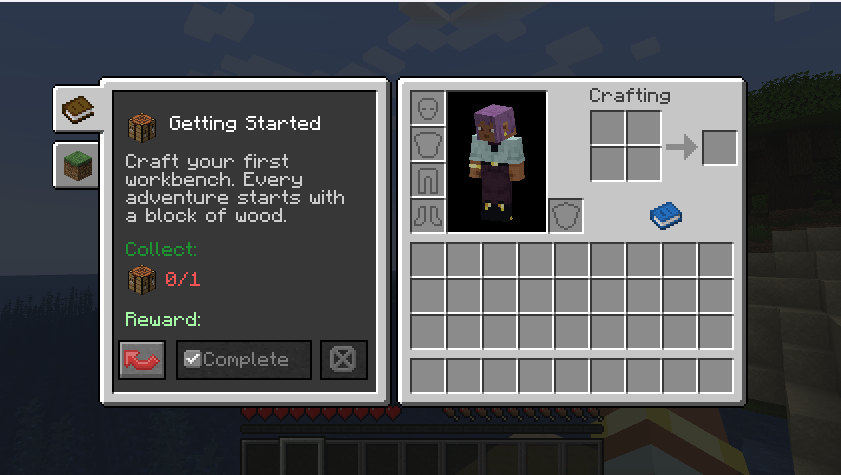Screen dimensions: 841x475
Task: Select the leggings armor slot
Action: tap(428, 180)
